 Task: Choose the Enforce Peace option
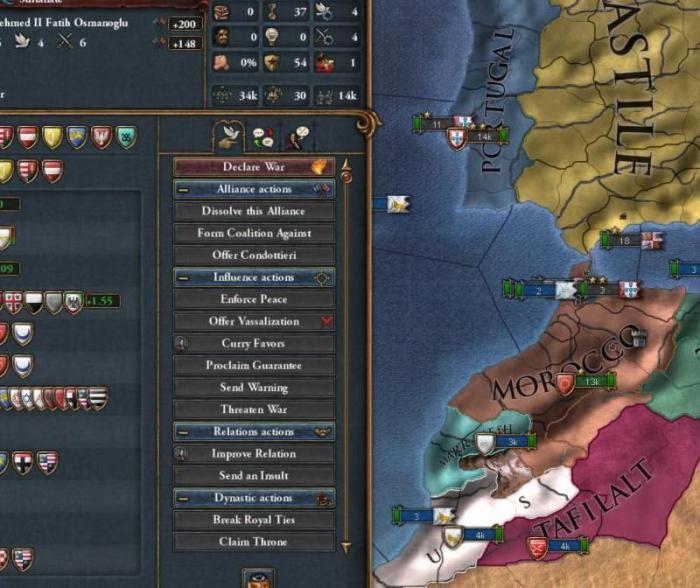pos(254,299)
